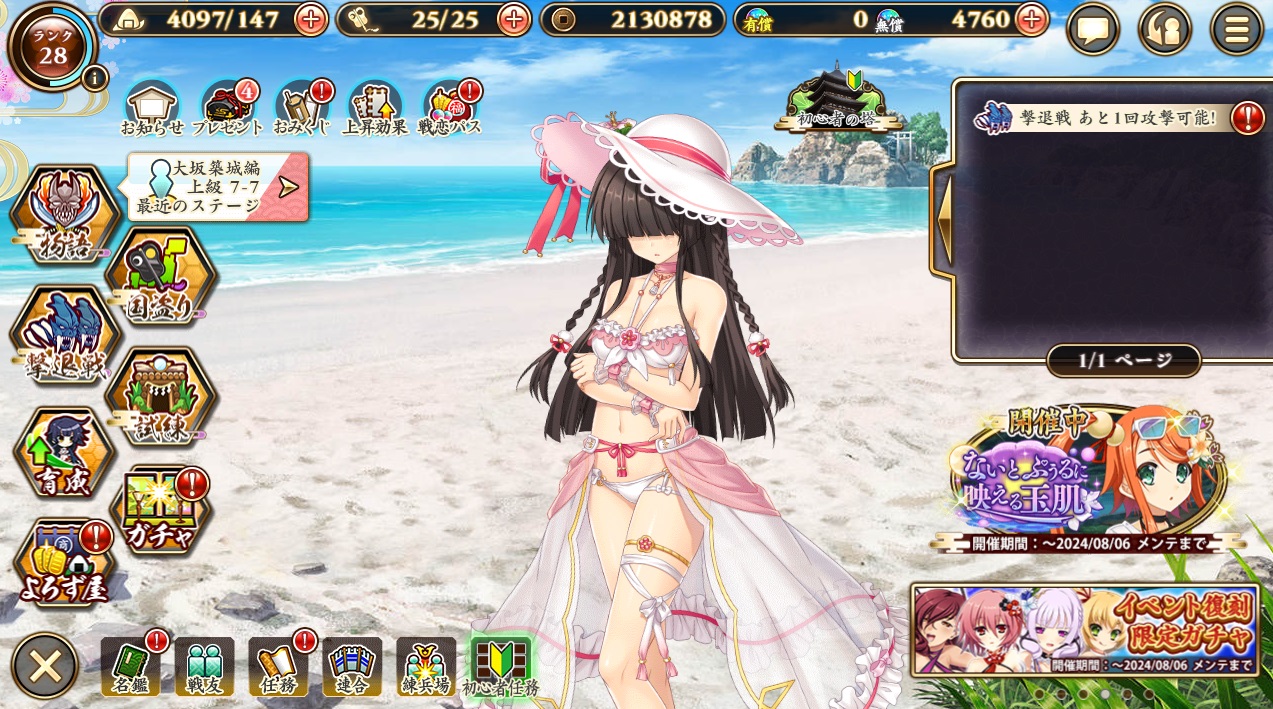Visit the よろず屋 shop
This screenshot has height=709, width=1273.
[x=64, y=565]
